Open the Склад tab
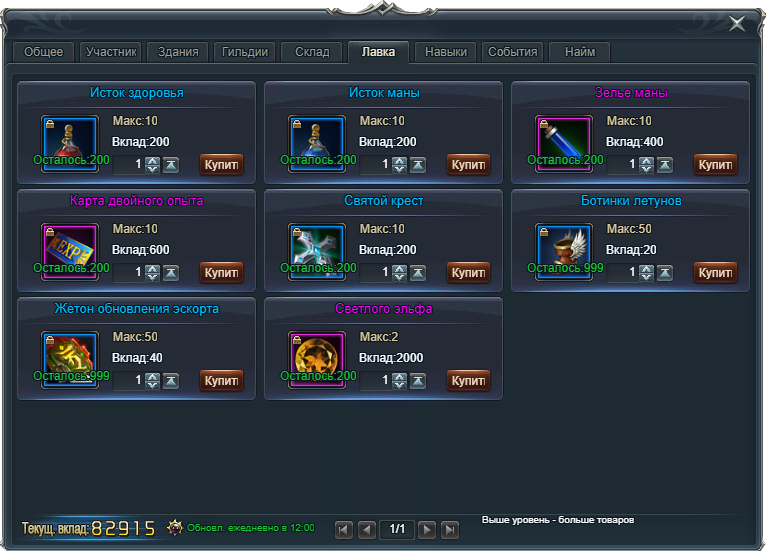 point(311,52)
